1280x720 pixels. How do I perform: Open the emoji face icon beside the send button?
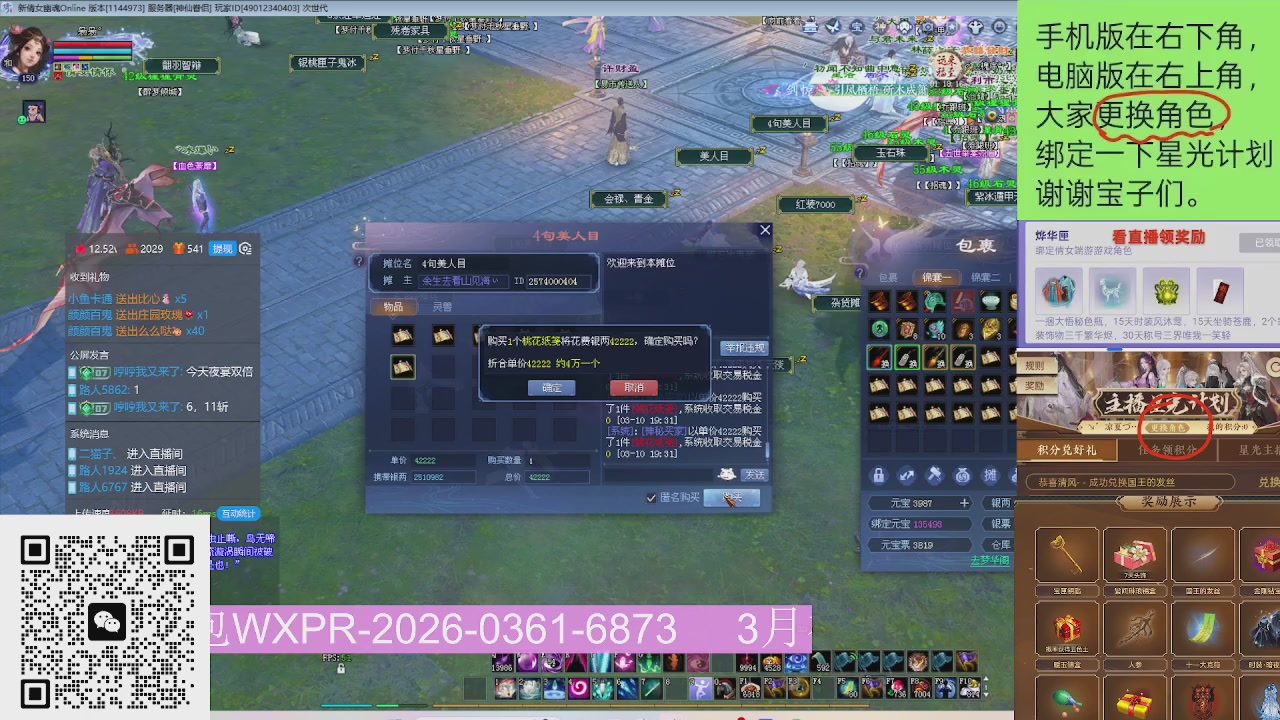pyautogui.click(x=726, y=474)
